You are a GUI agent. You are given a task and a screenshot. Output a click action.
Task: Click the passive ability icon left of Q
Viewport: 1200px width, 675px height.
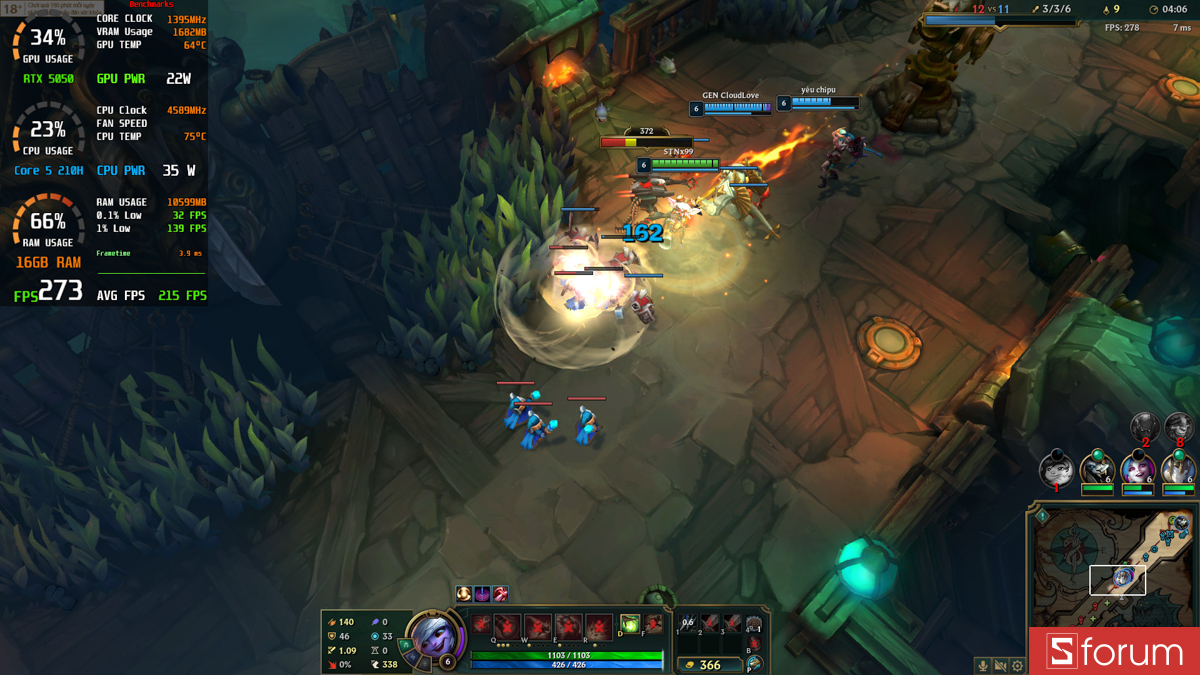481,623
